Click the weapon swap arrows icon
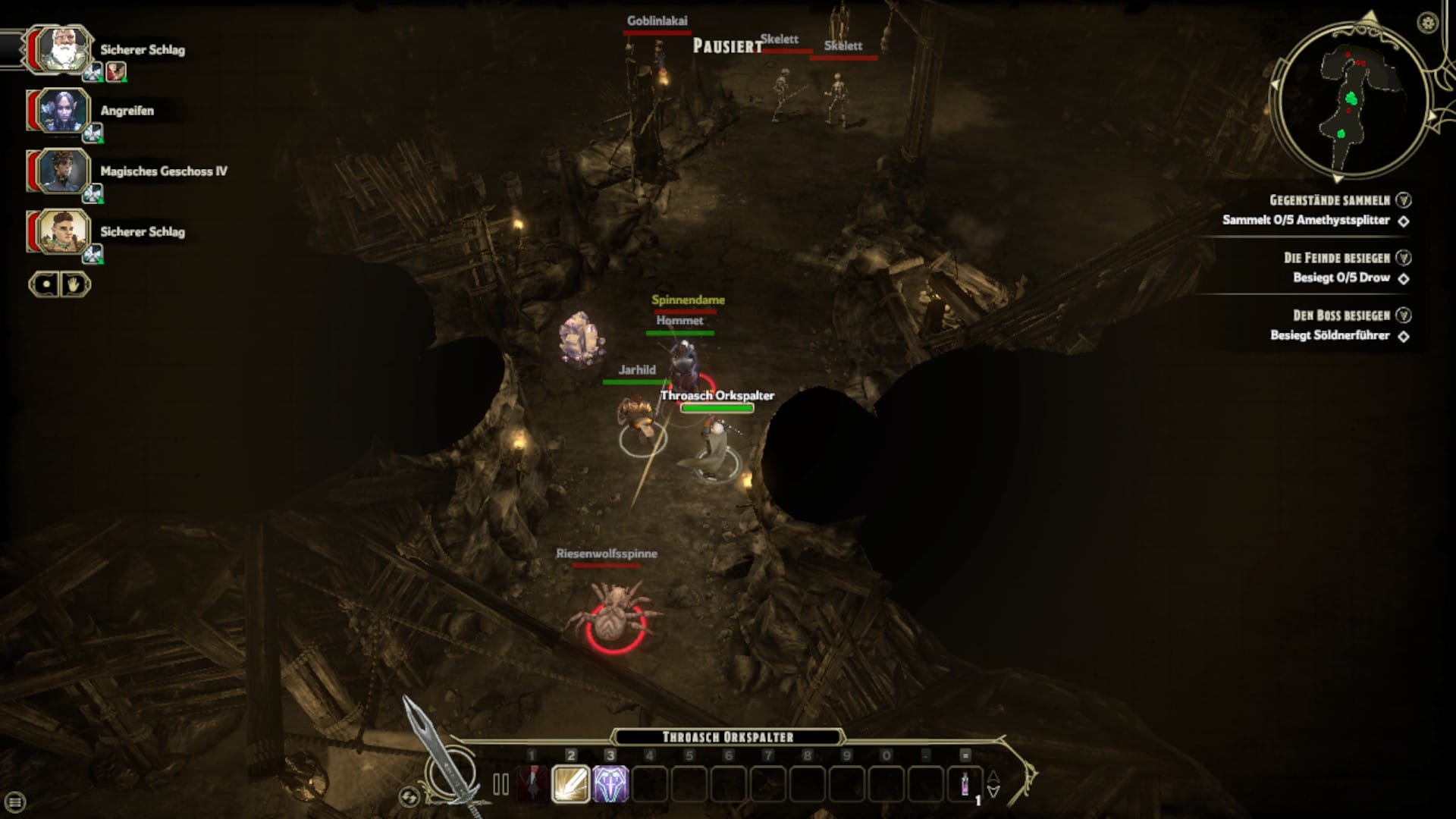 (409, 796)
